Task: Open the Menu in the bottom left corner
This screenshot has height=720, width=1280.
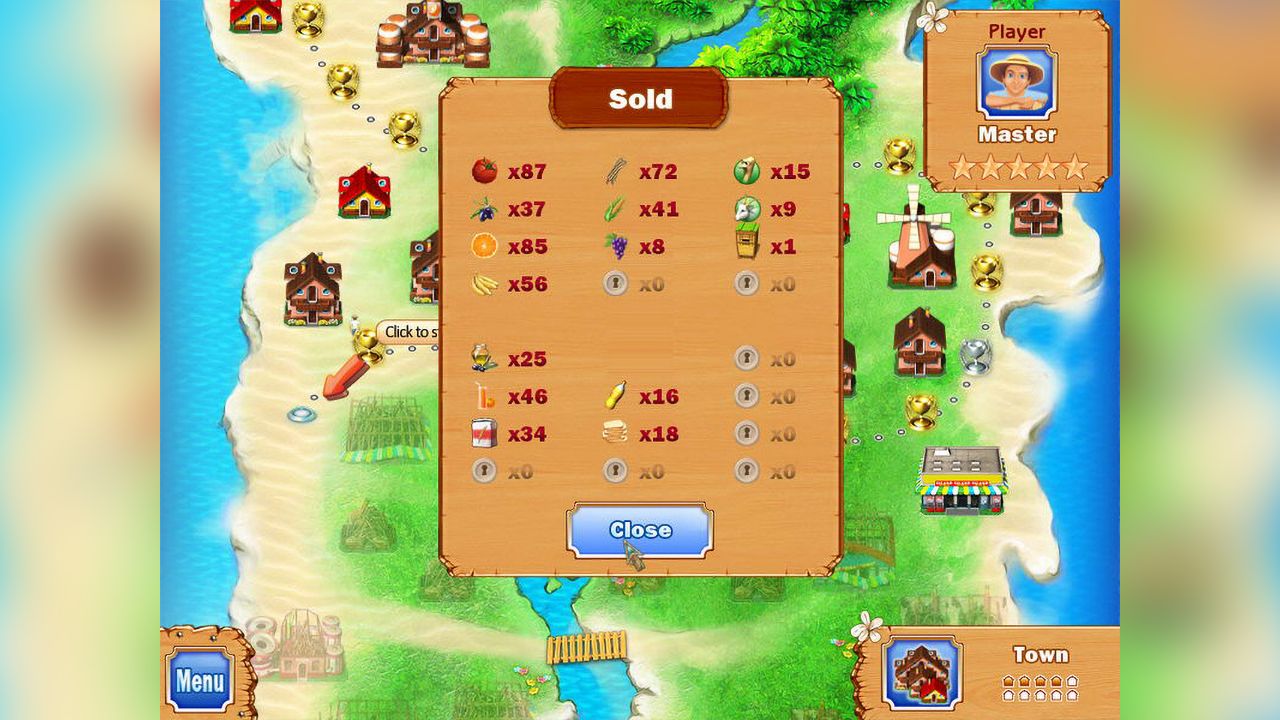Action: click(x=198, y=678)
